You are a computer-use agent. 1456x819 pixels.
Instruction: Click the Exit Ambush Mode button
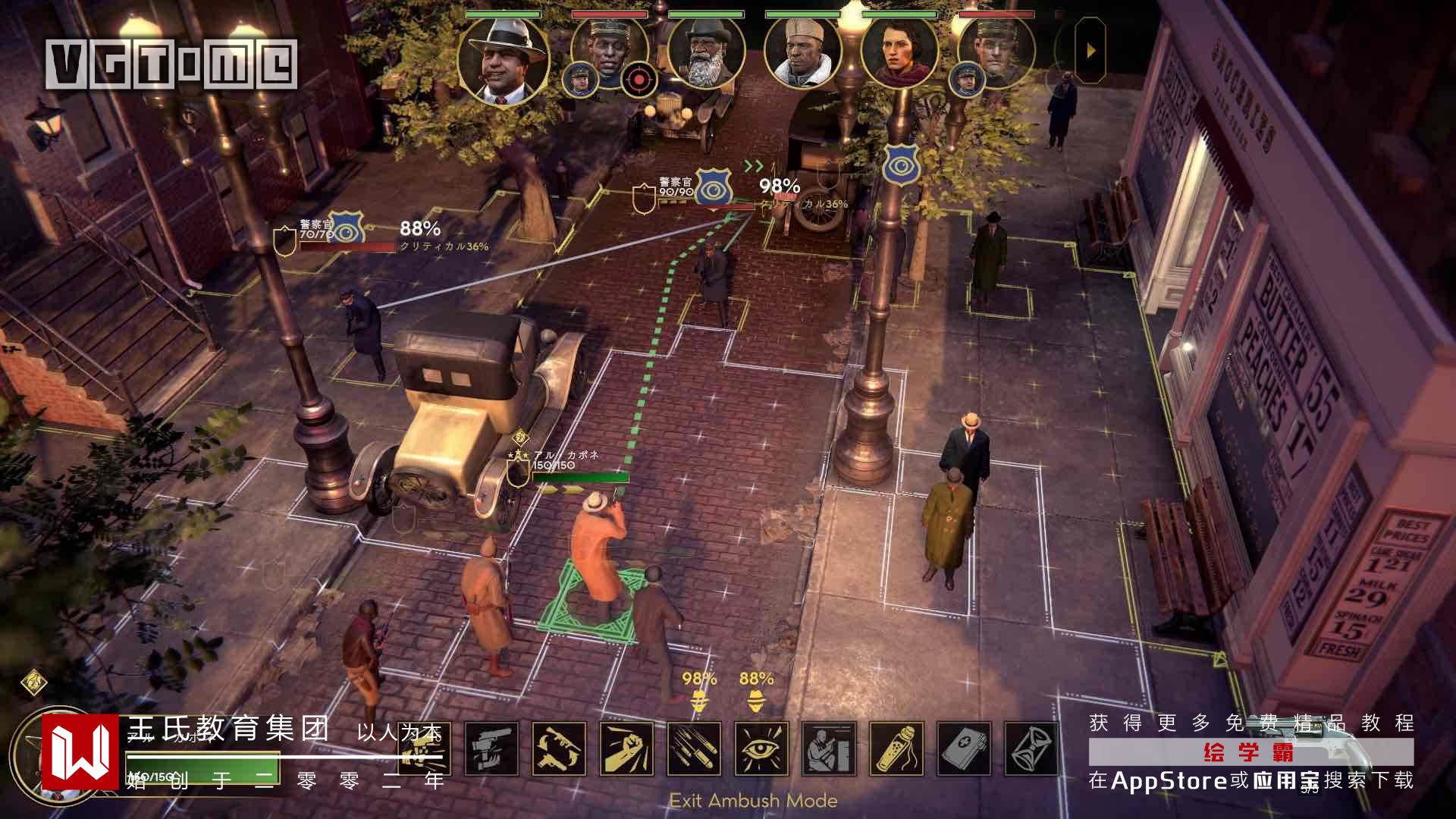[753, 801]
